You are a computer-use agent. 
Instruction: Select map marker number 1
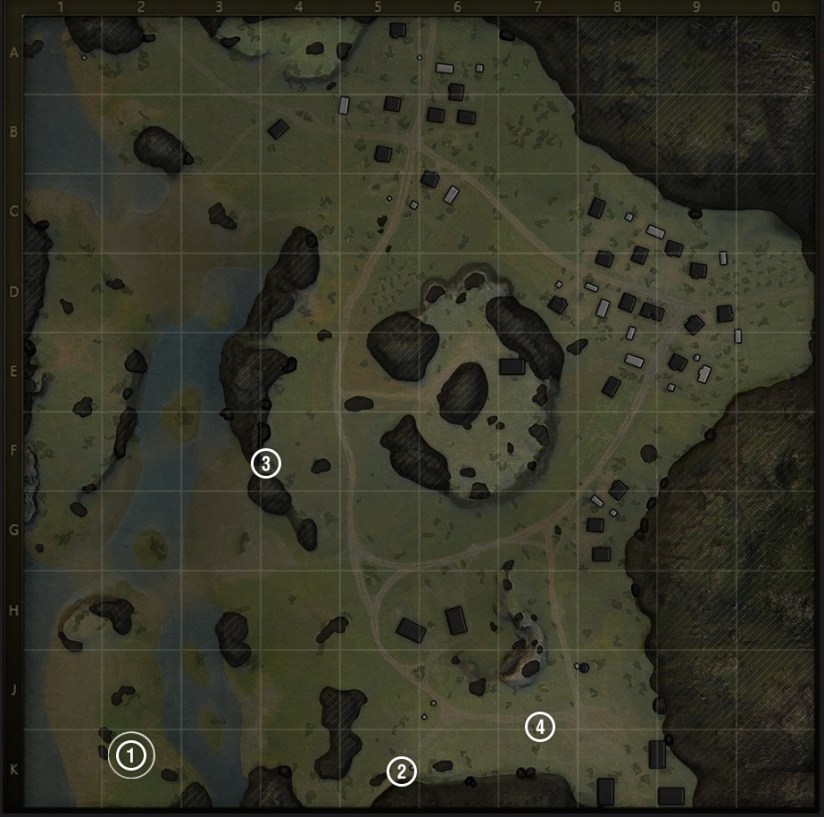131,755
